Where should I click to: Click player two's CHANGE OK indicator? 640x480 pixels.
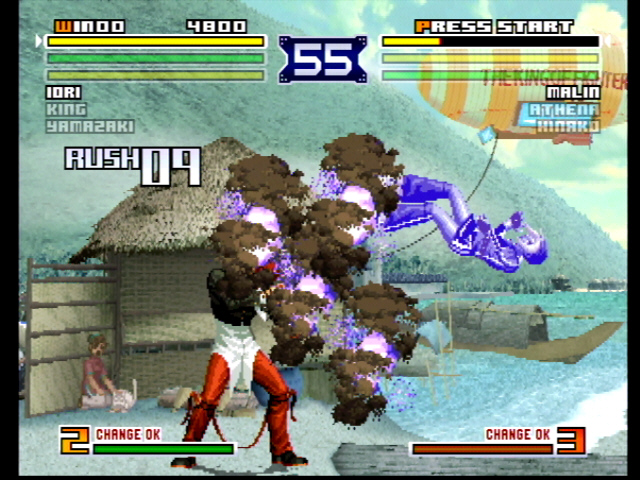[x=517, y=434]
